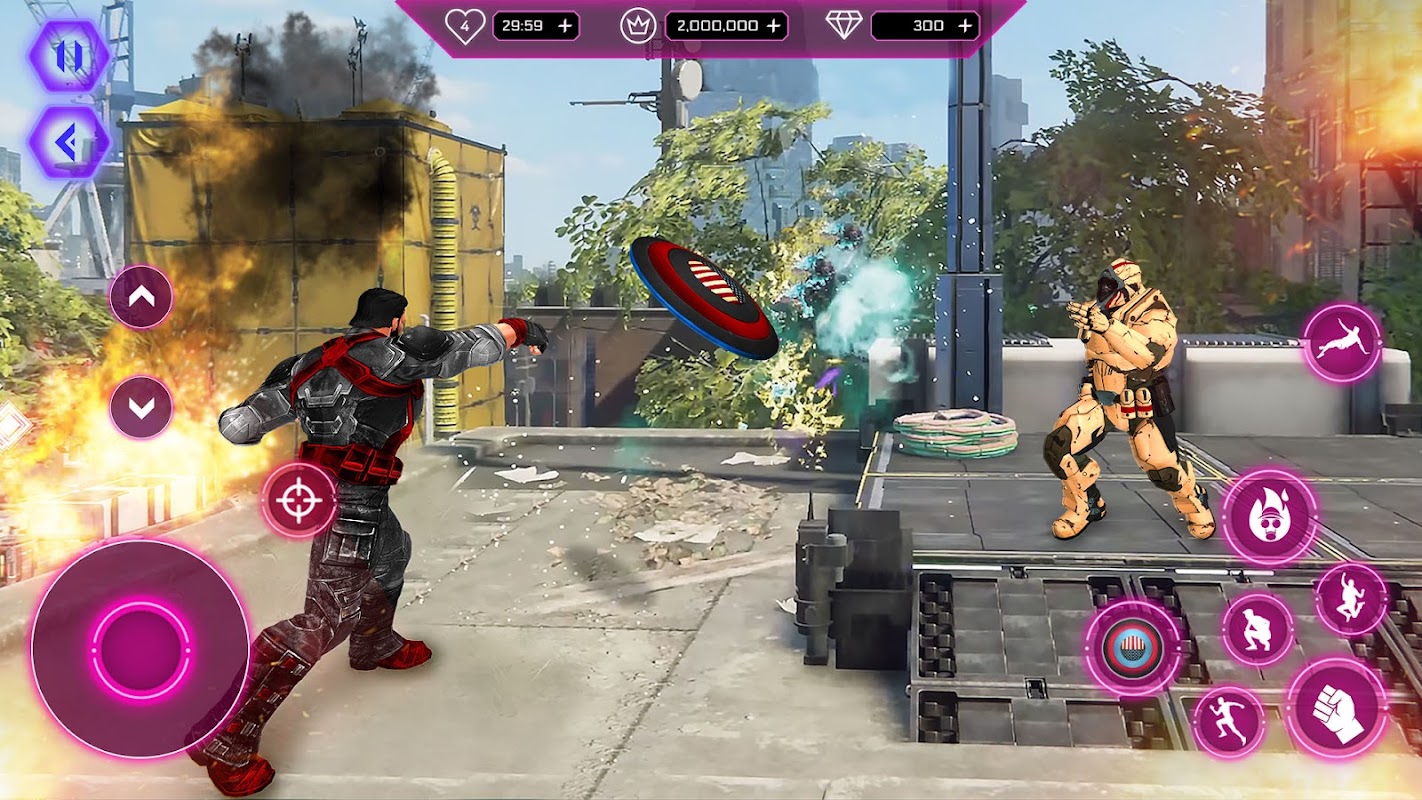
Task: Throw the shield with the shield button
Action: [1133, 648]
